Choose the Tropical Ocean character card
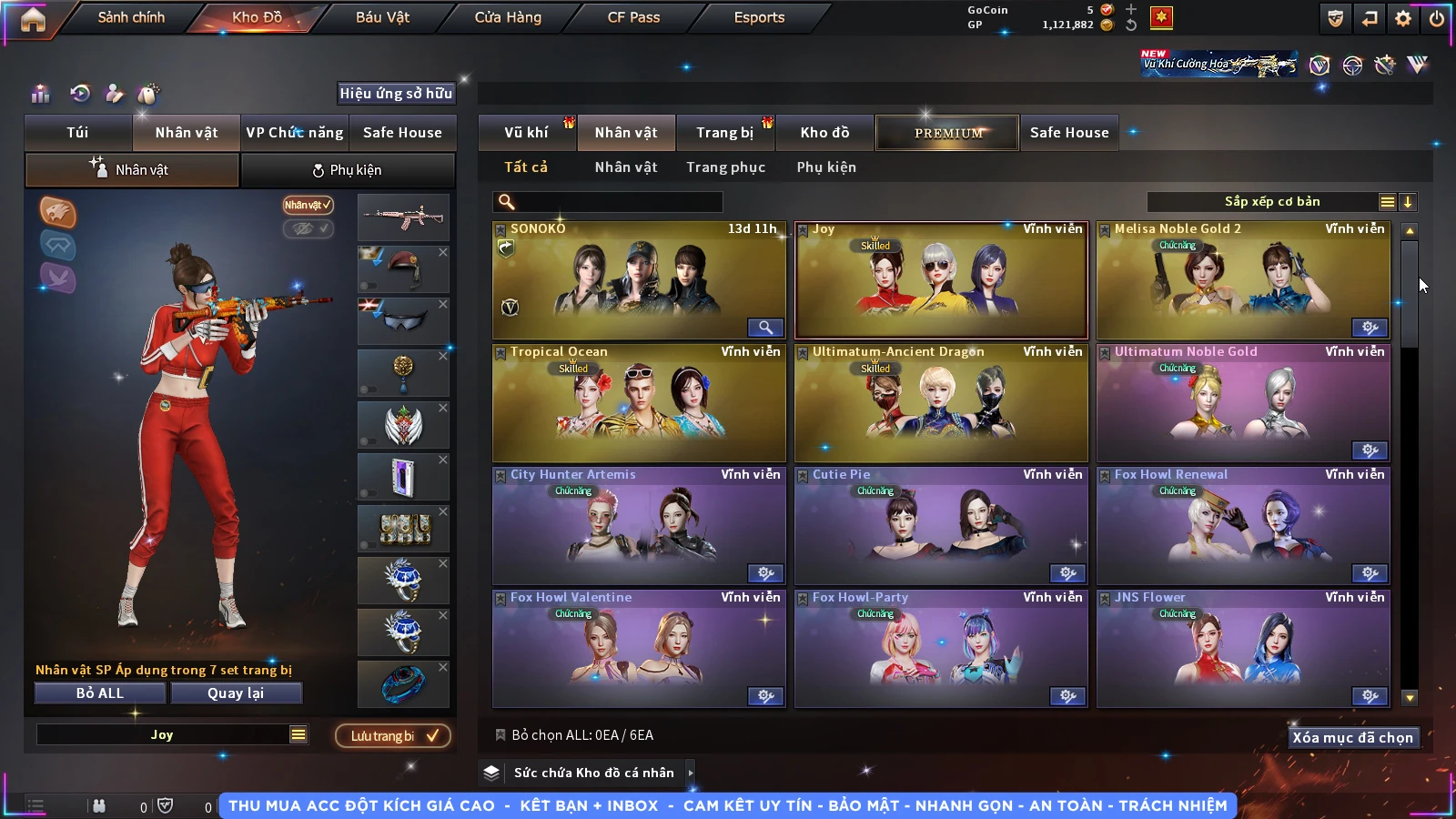This screenshot has height=819, width=1456. [x=639, y=403]
